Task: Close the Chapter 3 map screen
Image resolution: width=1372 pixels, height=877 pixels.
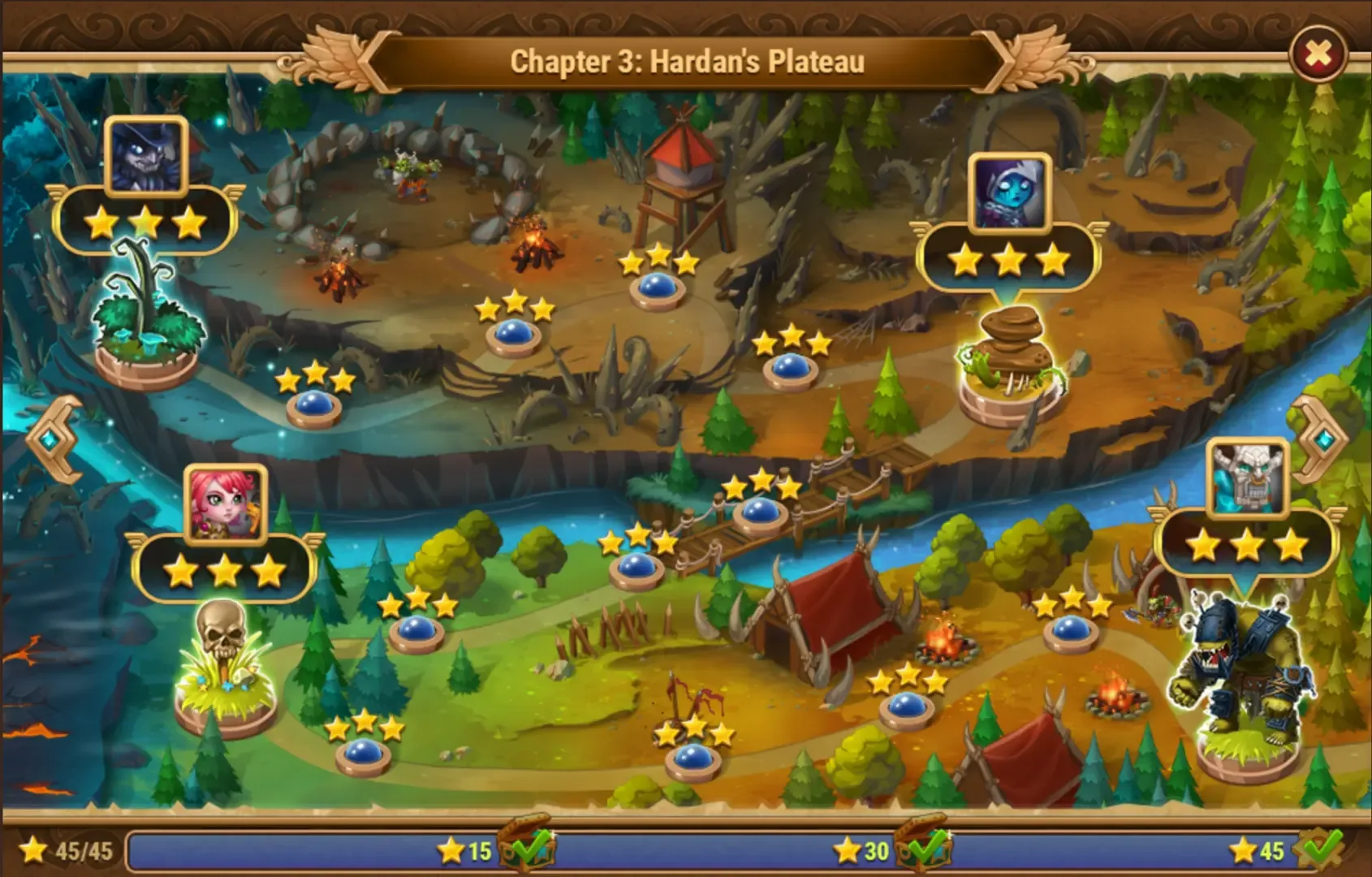Action: coord(1320,50)
